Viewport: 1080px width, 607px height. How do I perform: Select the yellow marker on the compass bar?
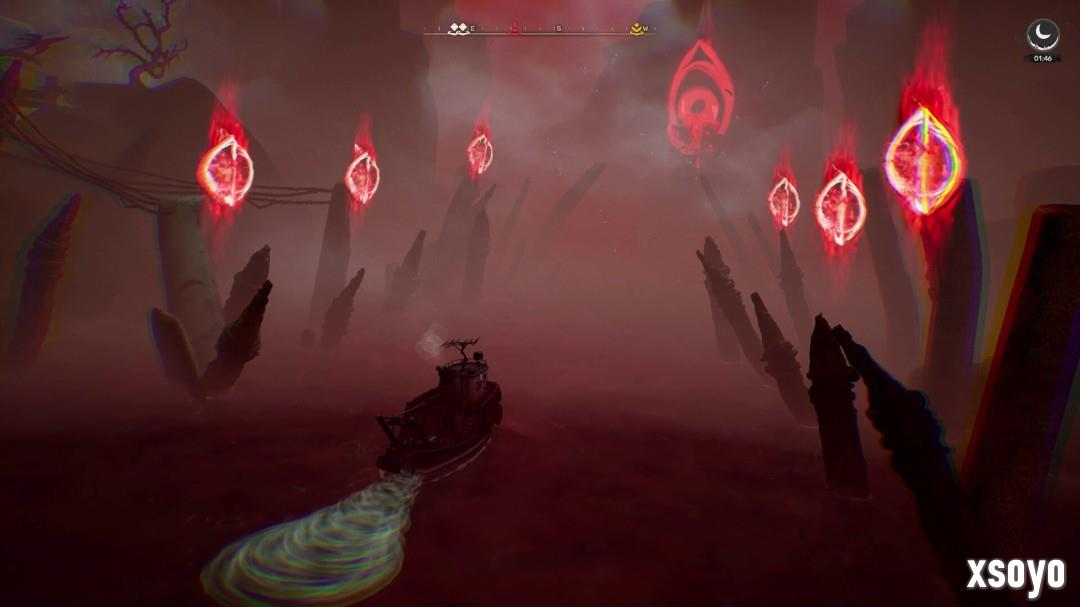(x=636, y=29)
